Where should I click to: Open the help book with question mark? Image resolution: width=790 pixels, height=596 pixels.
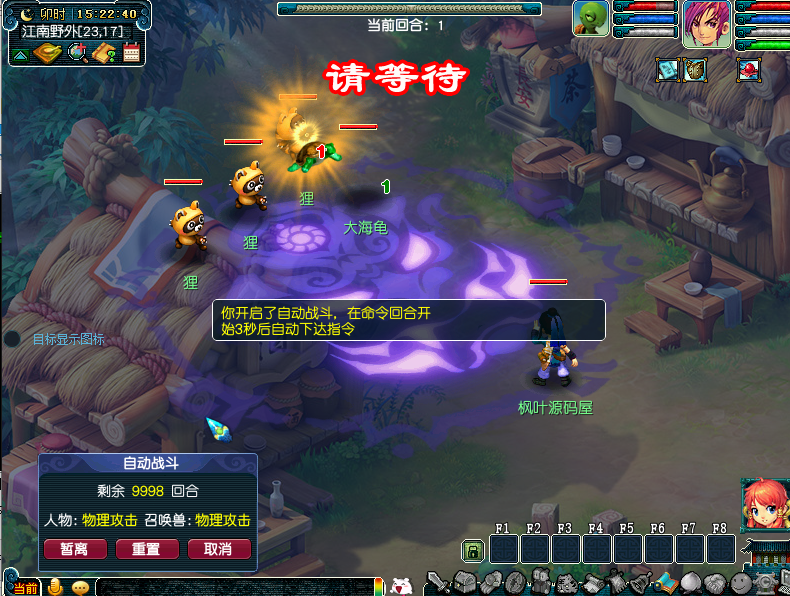(x=105, y=51)
